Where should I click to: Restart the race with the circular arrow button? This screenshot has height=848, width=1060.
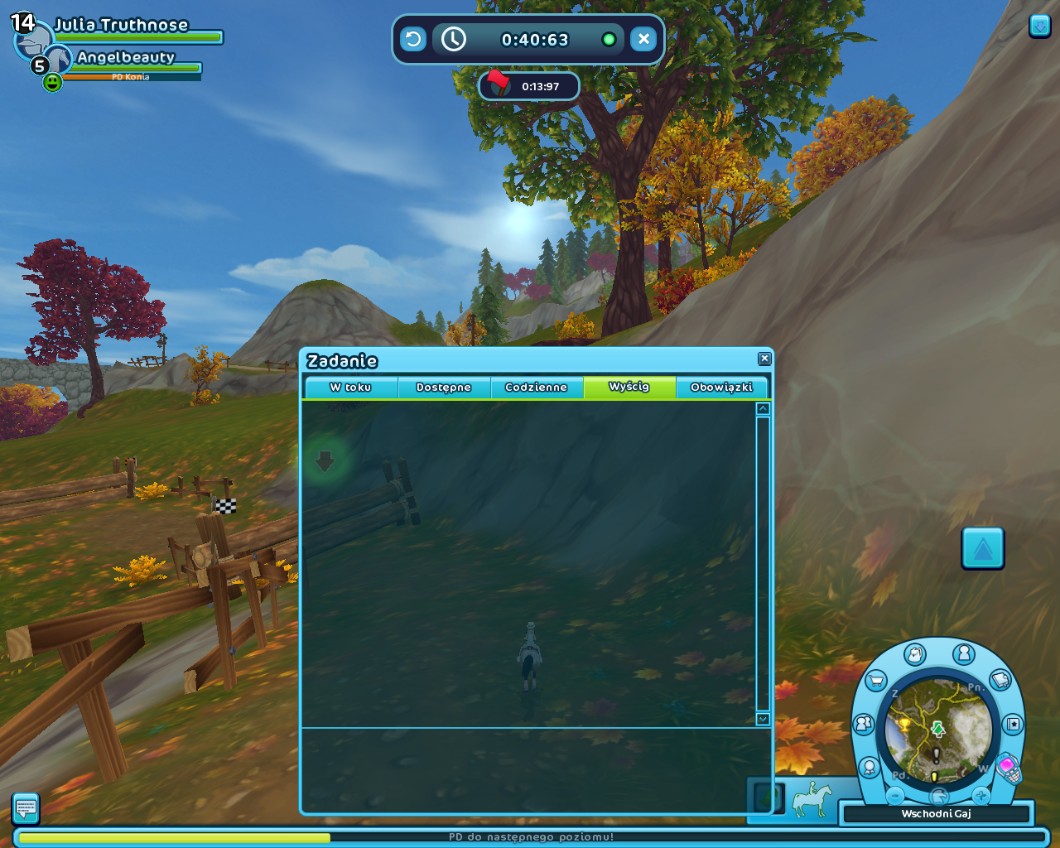tap(413, 39)
